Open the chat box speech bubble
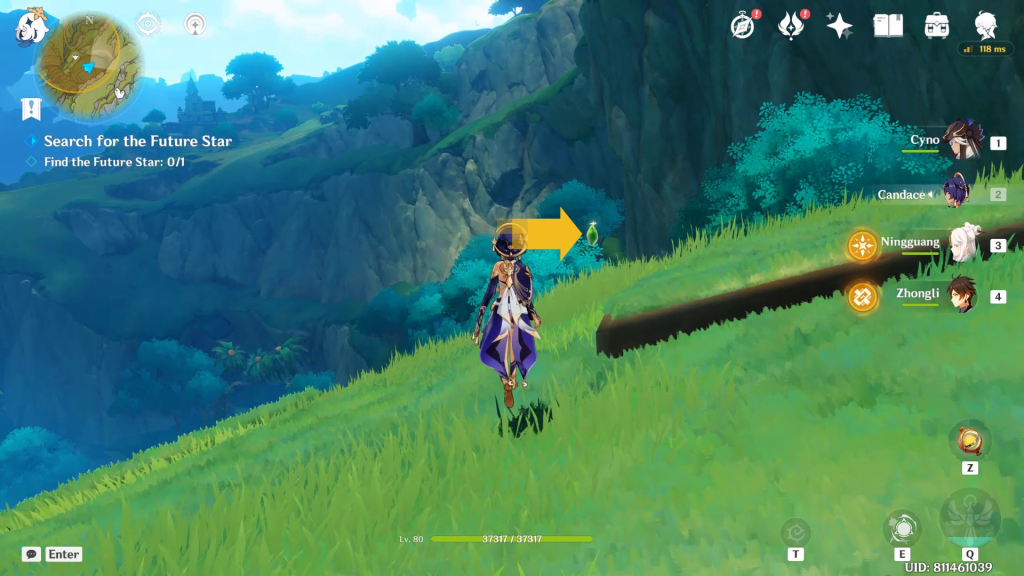1024x576 pixels. [x=32, y=554]
